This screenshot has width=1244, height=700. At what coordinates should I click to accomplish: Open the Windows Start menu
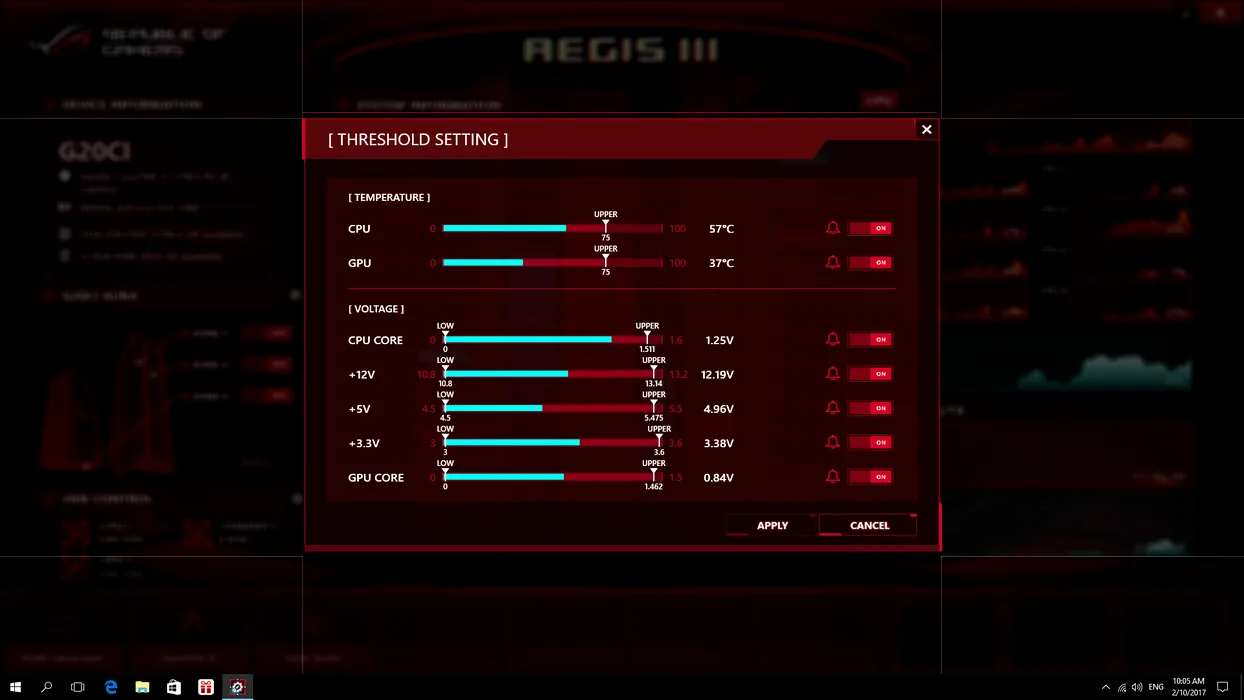15,687
